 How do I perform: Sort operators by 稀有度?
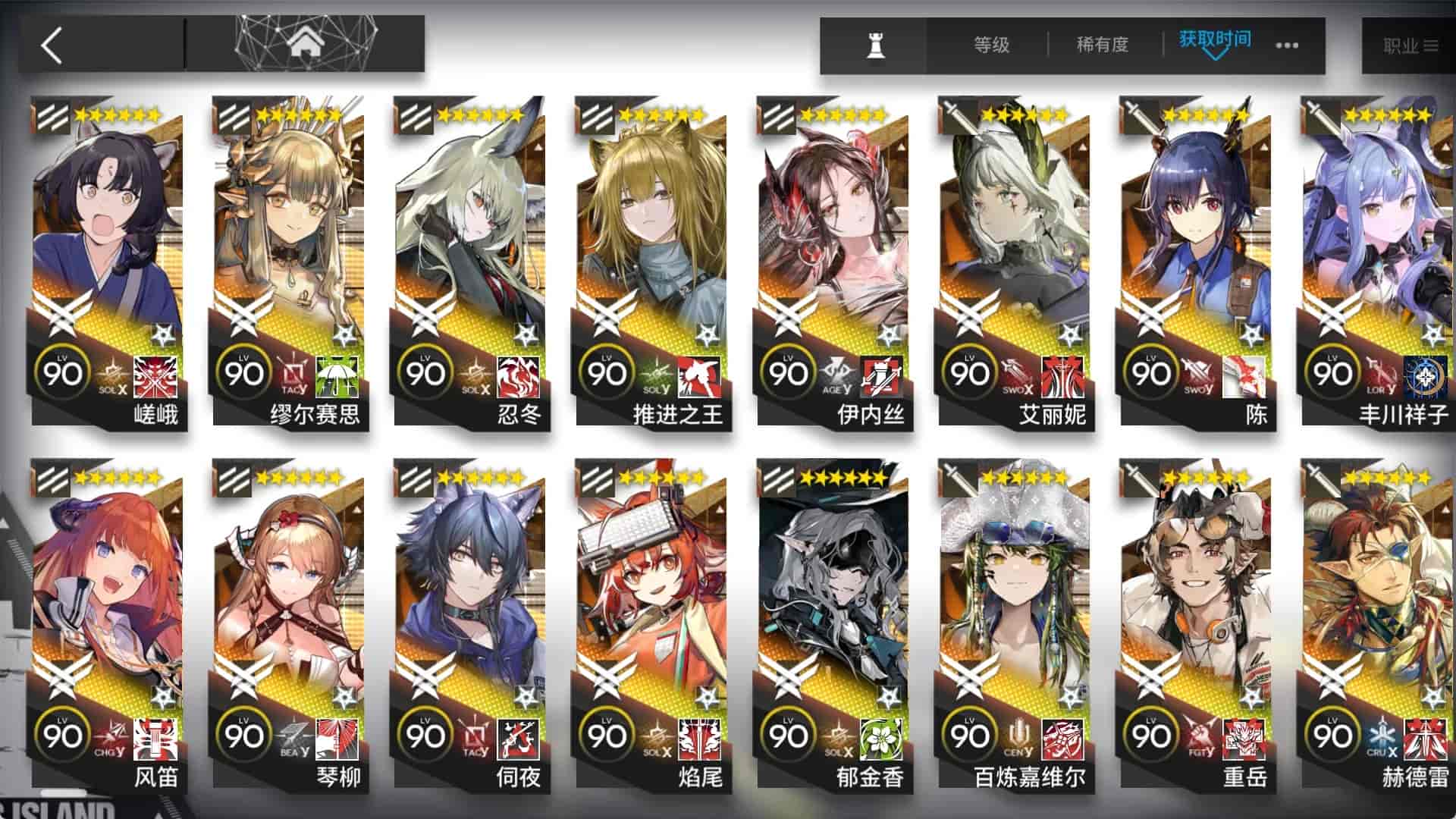(x=1101, y=44)
